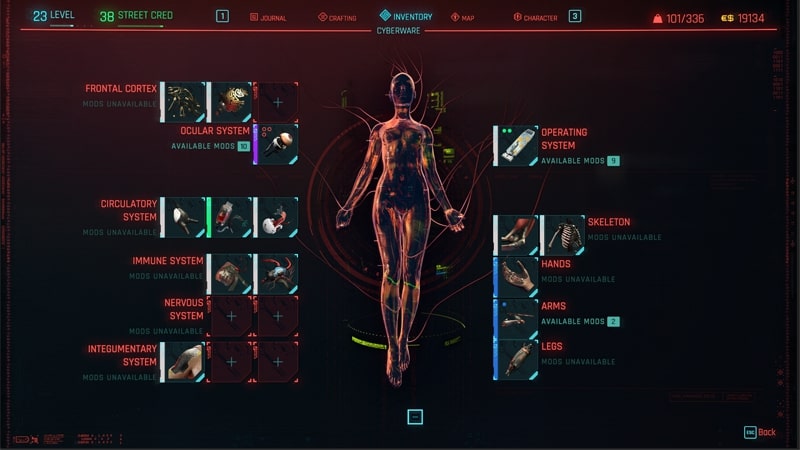Select the equipped Integumentary System slot

[185, 362]
